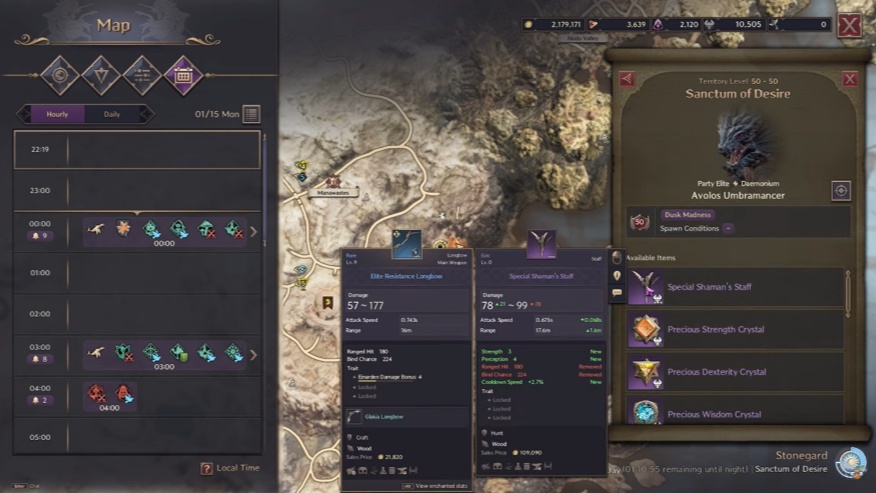
Task: Click the Stonegard region globe icon
Action: 850,461
